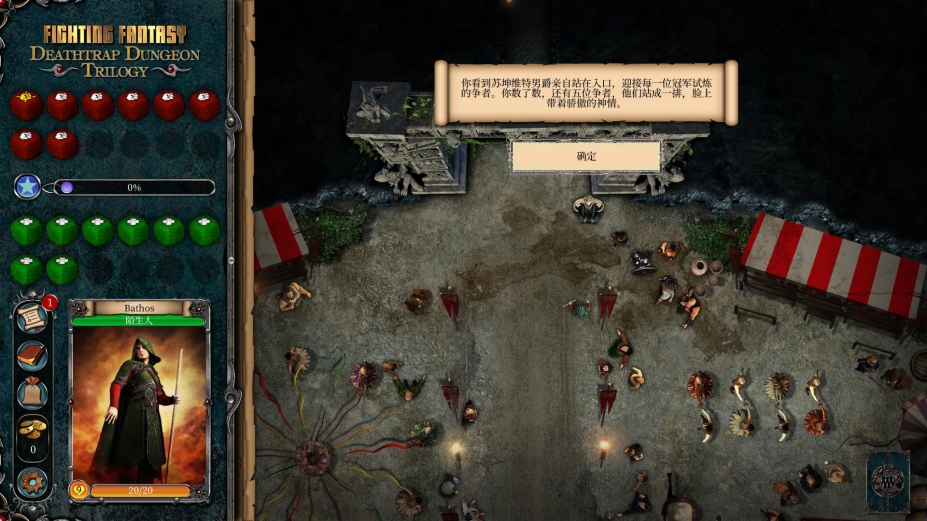Click the blue star experience icon
The image size is (927, 521).
(x=28, y=187)
